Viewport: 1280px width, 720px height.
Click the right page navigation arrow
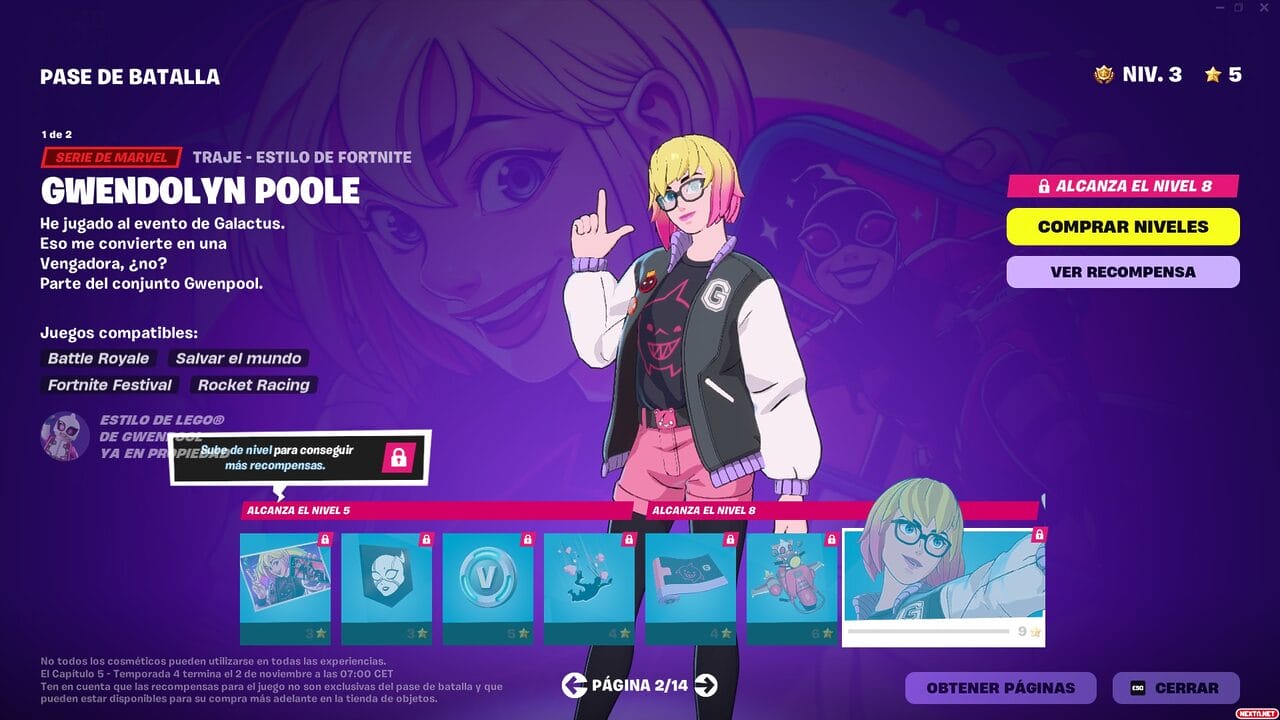[706, 687]
